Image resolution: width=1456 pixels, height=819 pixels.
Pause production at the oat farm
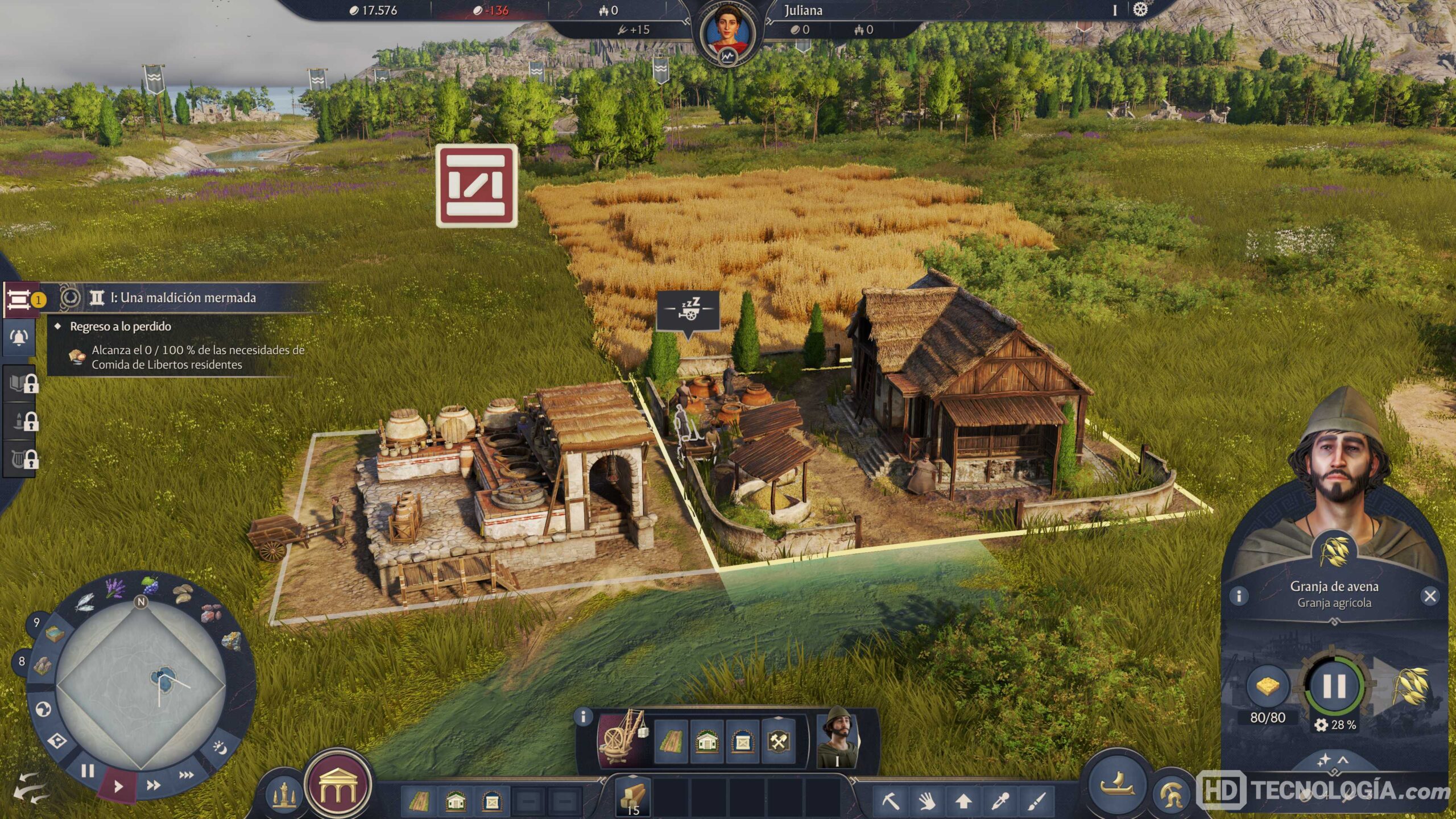click(1334, 686)
